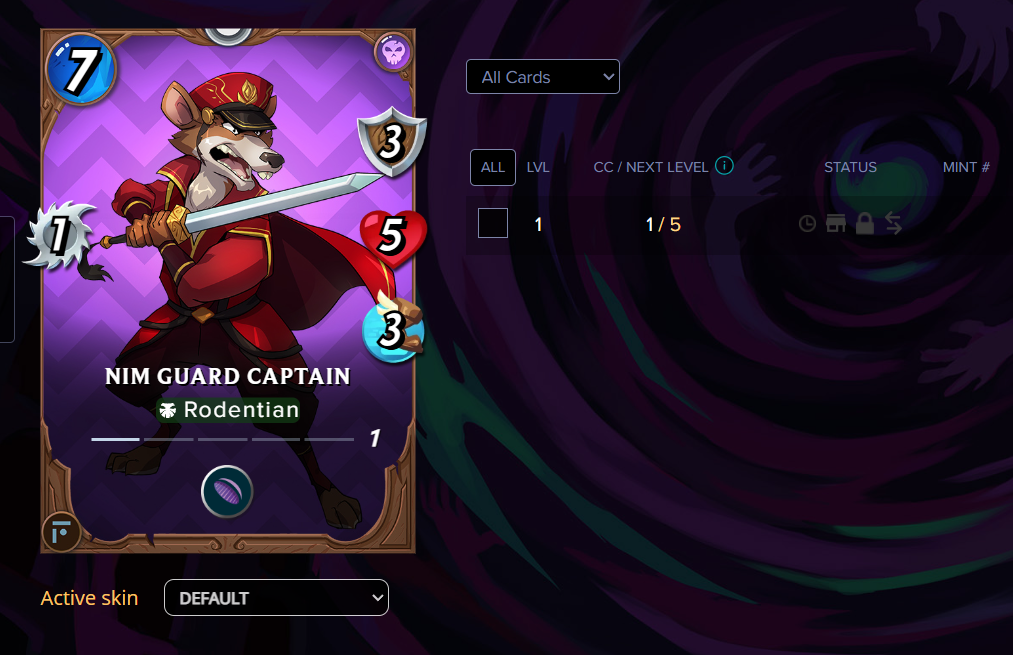Select the ability icon below the Nim Guard Captain level bar
Viewport: 1013px width, 655px height.
[227, 492]
